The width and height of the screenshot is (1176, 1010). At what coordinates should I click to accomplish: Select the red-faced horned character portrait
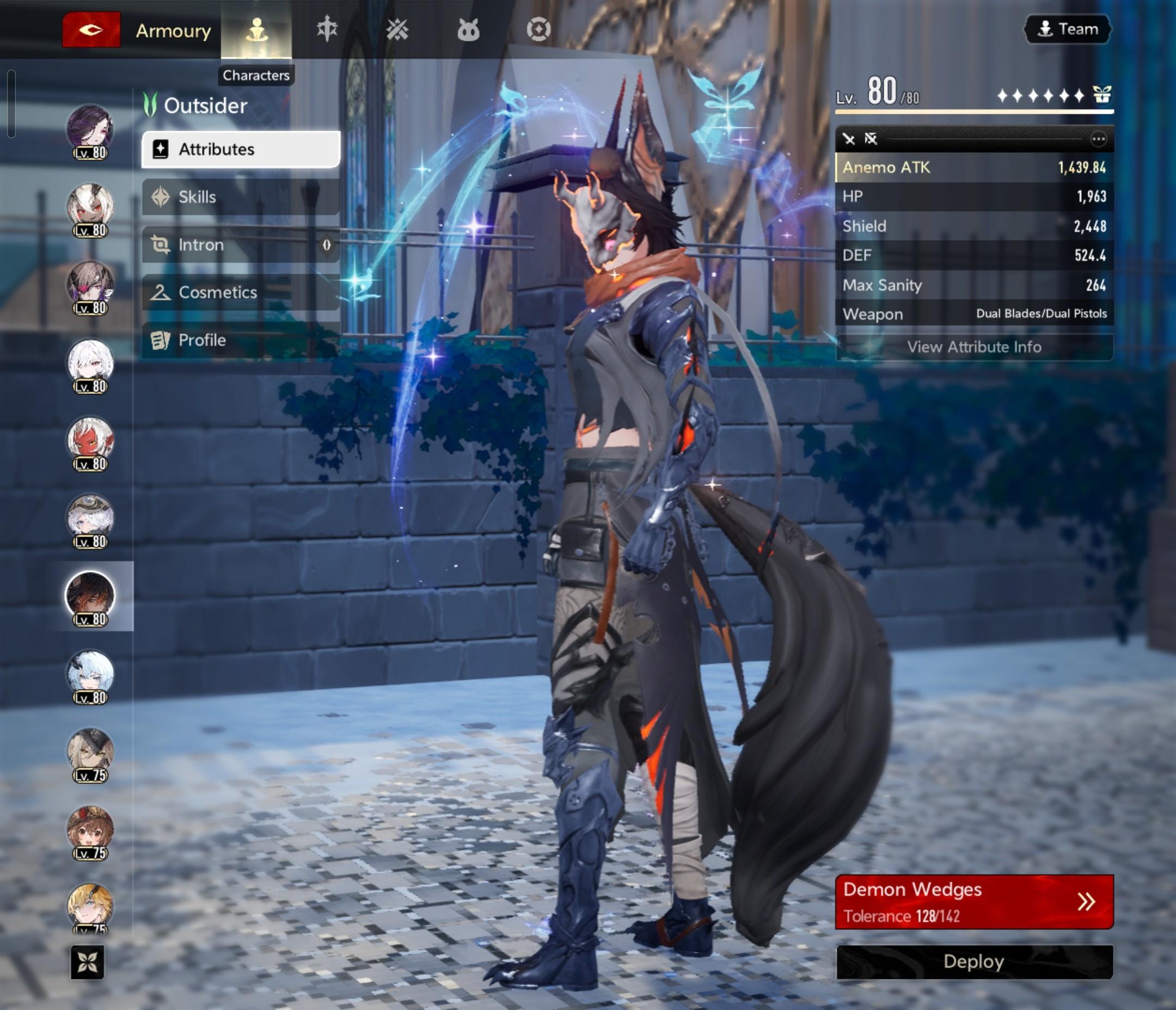click(x=90, y=441)
